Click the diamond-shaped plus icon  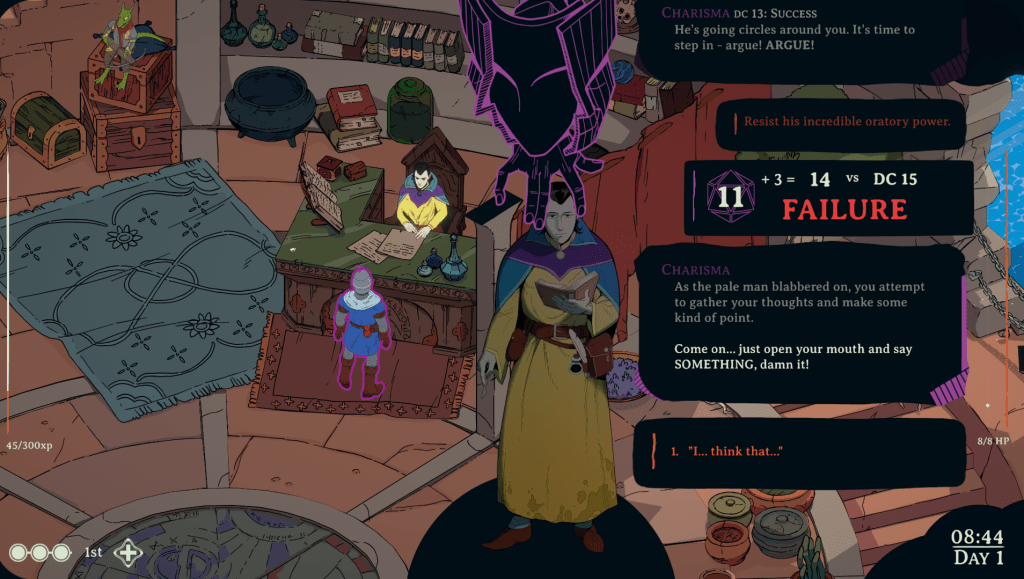coord(128,552)
